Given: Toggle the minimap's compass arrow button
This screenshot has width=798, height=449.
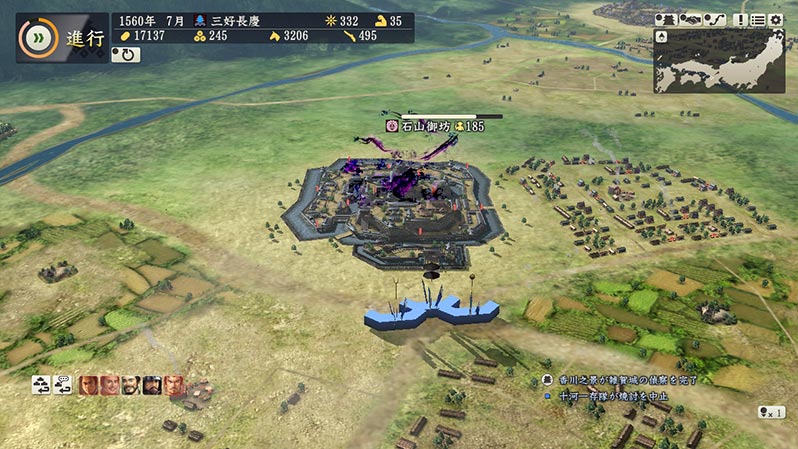Looking at the screenshot, I should tap(661, 36).
